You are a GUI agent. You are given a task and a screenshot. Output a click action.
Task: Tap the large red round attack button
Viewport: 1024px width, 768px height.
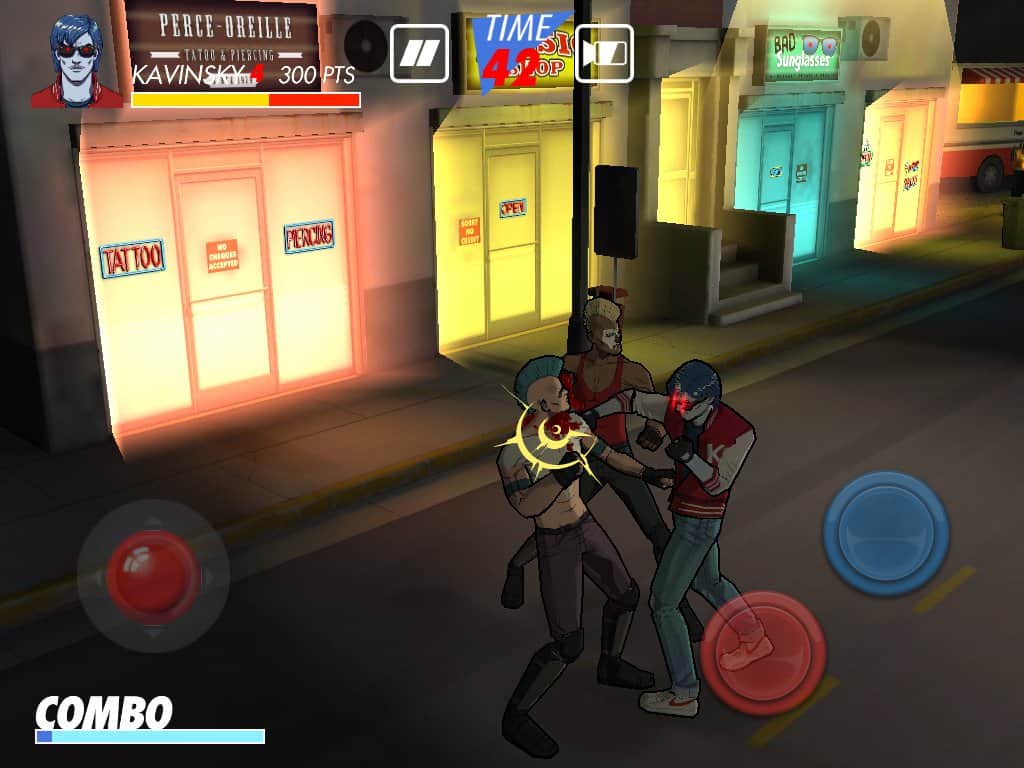pos(763,652)
